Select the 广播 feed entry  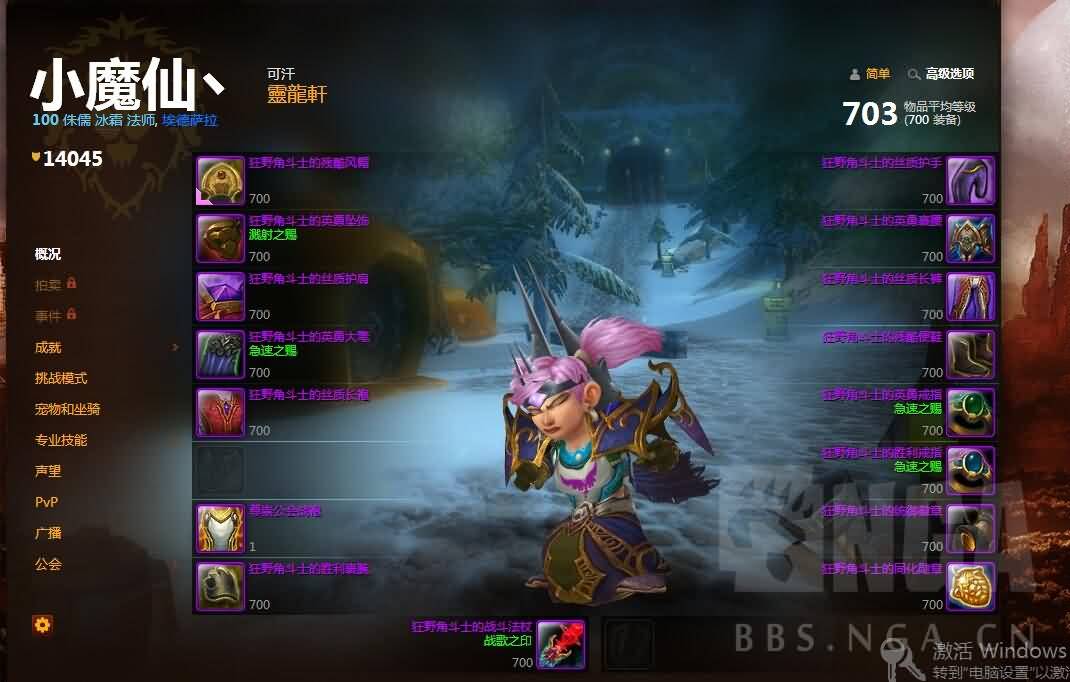pos(48,533)
